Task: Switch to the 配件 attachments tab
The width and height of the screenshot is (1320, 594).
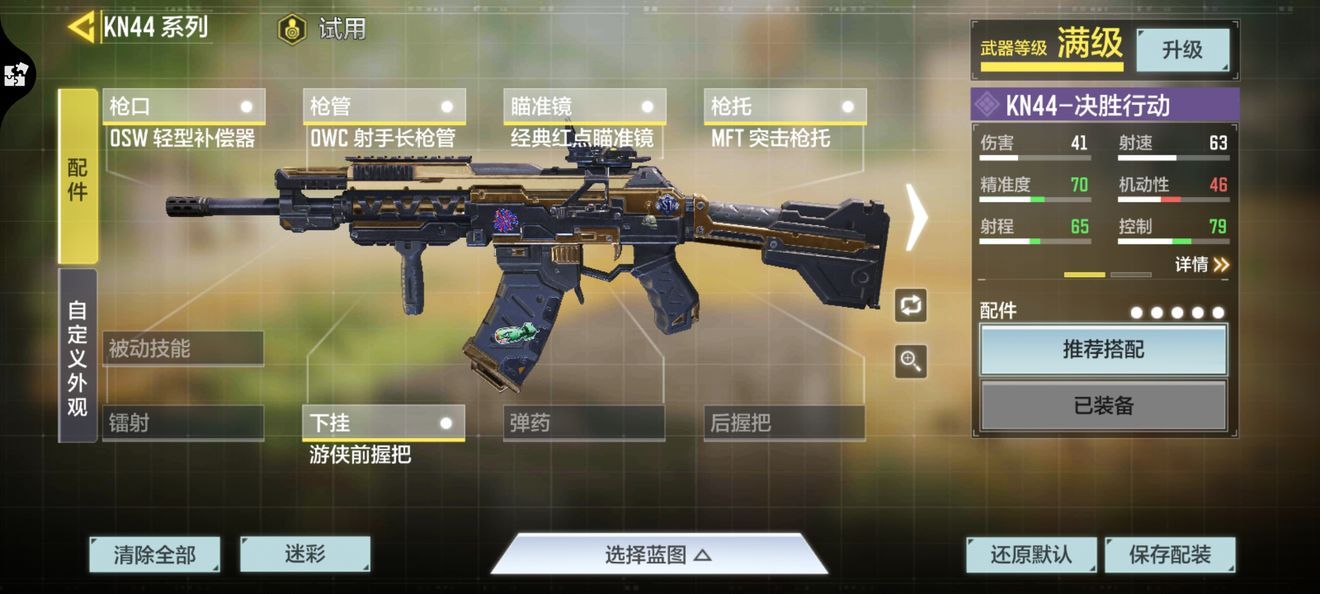Action: [78, 177]
